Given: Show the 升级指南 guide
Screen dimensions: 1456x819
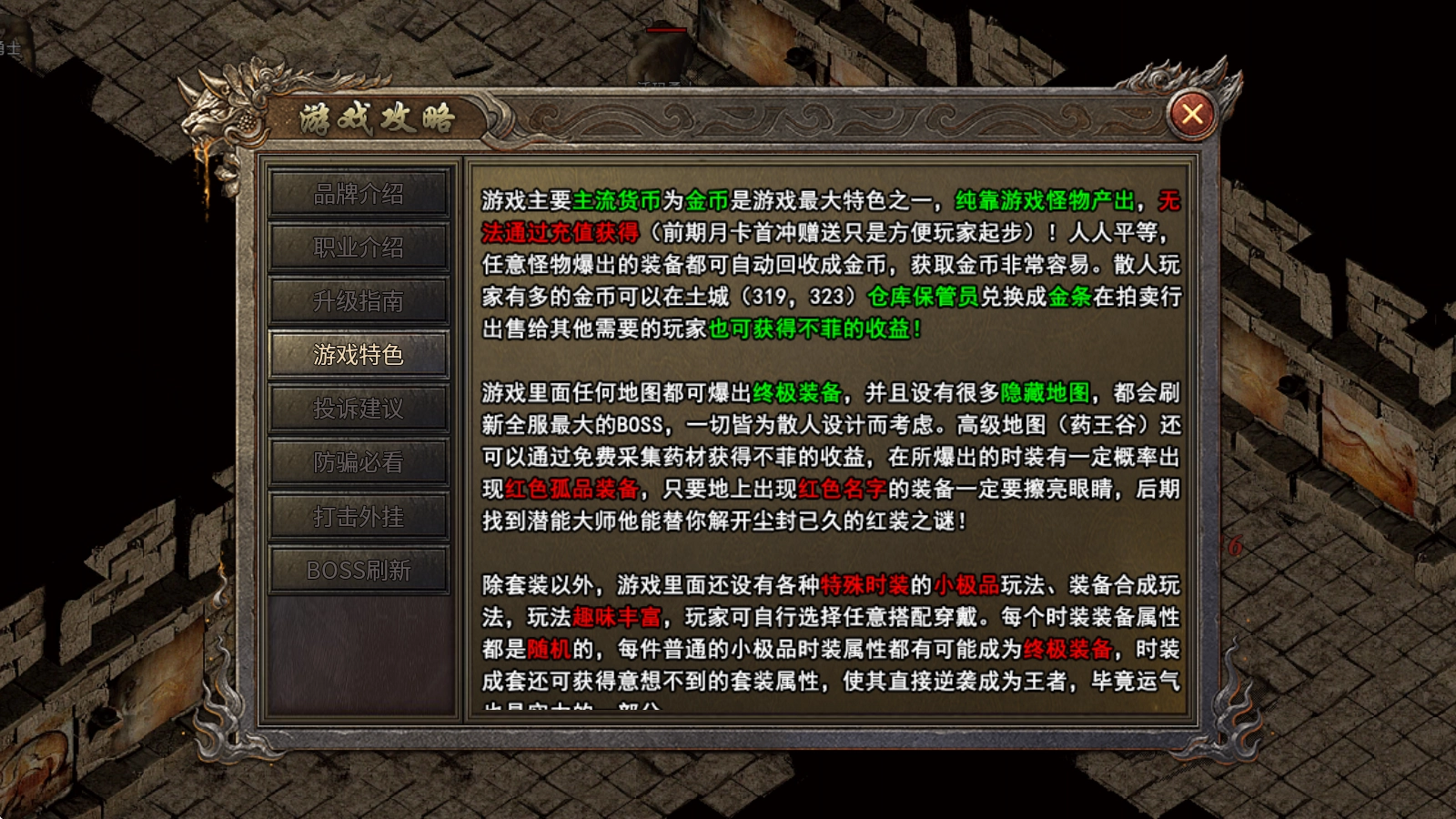Looking at the screenshot, I should tap(359, 301).
